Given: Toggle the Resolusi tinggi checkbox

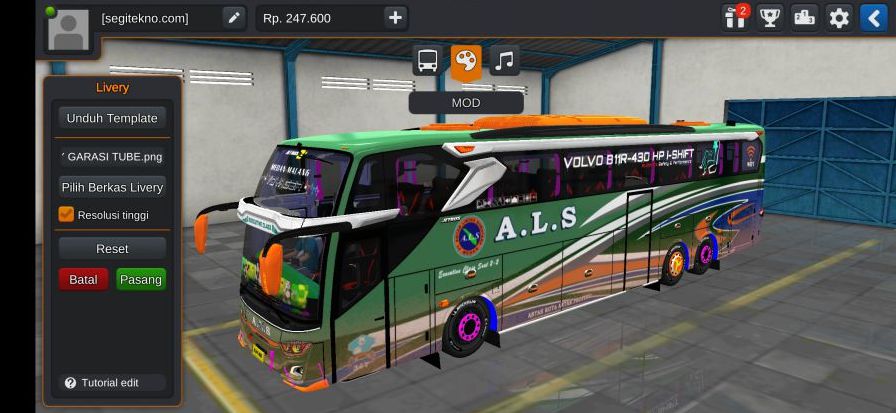Looking at the screenshot, I should pyautogui.click(x=67, y=214).
